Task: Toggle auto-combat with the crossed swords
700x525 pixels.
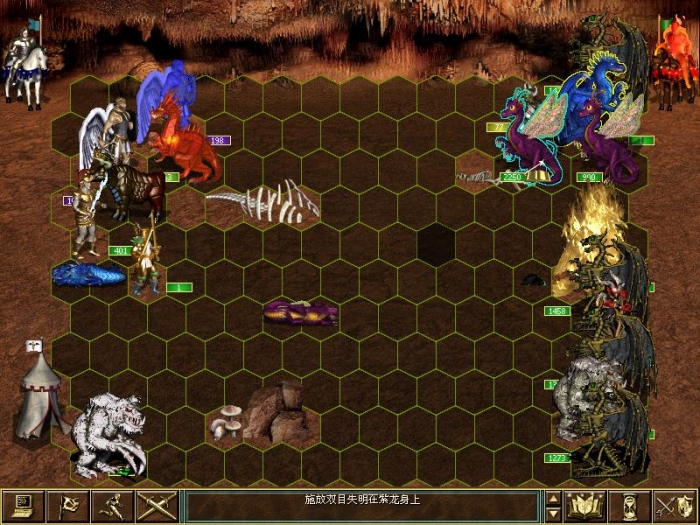Action: tap(157, 505)
